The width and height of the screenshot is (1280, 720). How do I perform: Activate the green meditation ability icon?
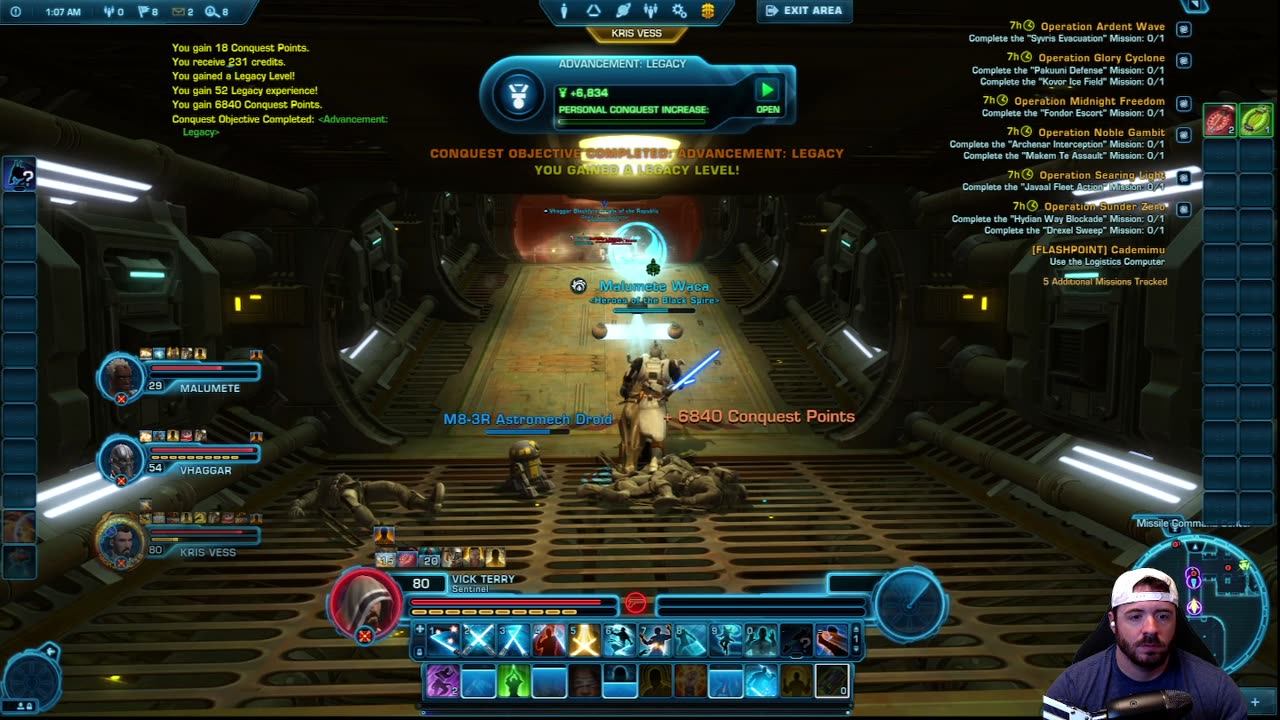(514, 681)
